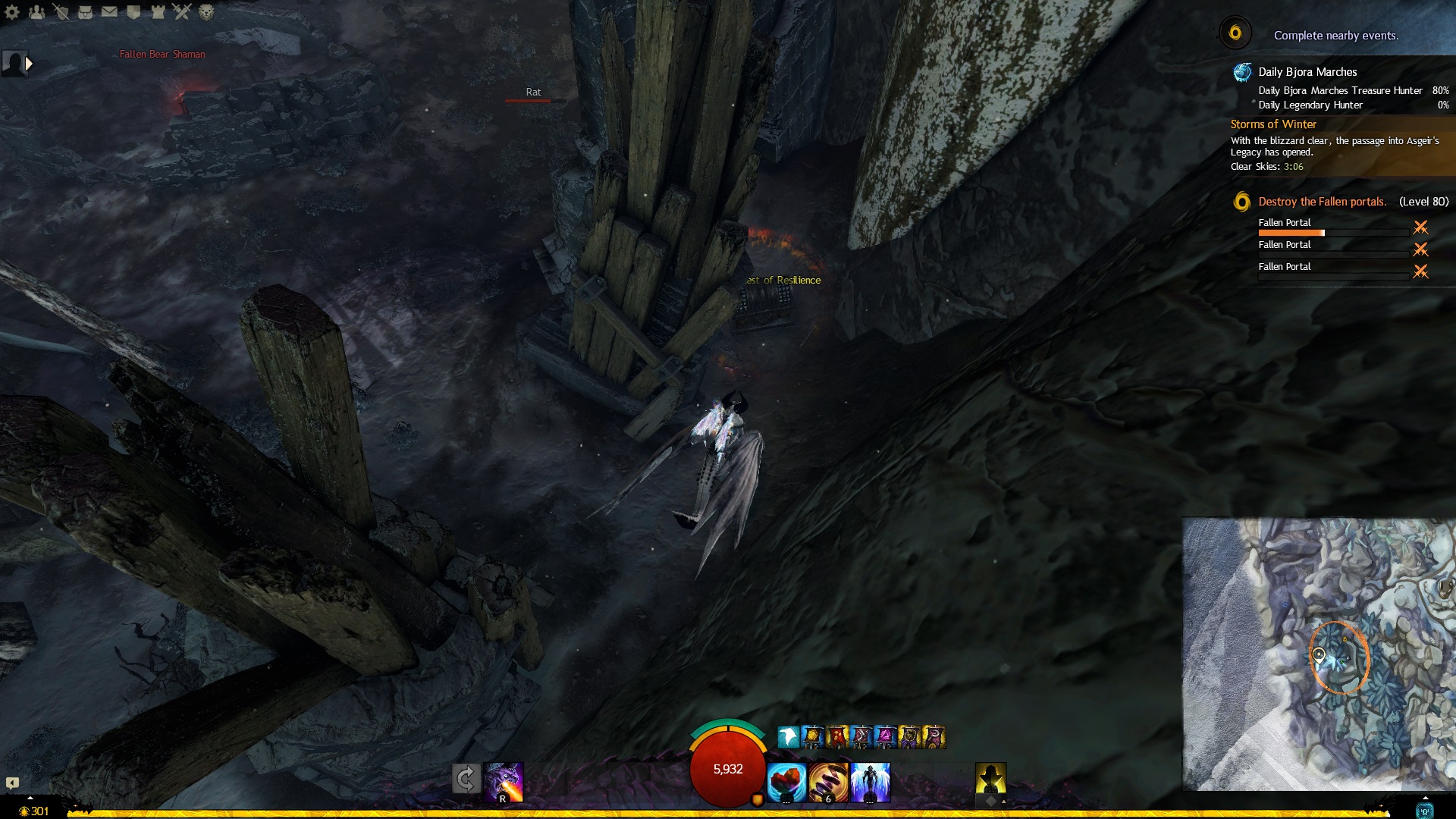
Task: Activate the golden coiled spring skill
Action: (x=828, y=782)
